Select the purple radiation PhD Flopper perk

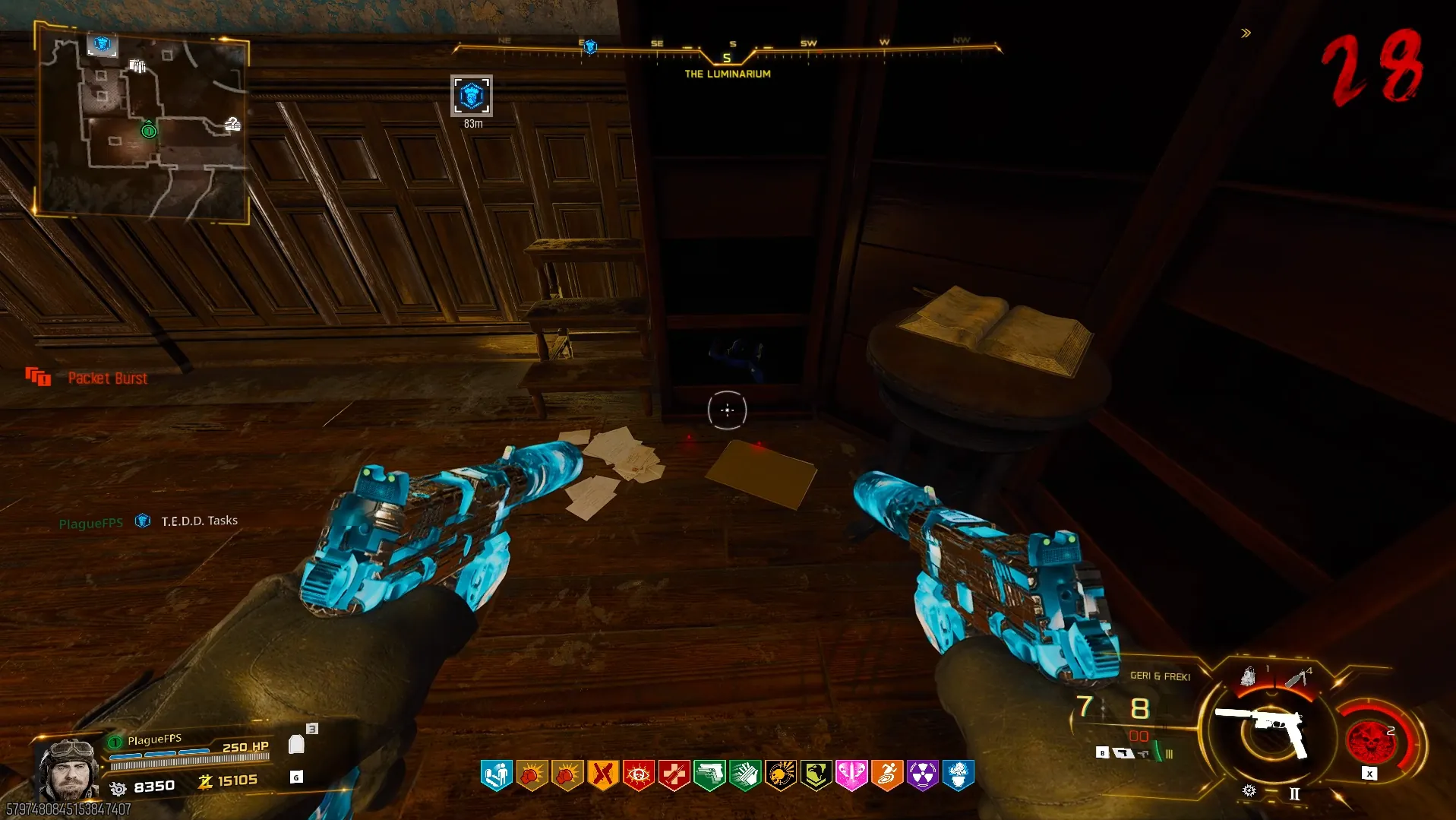pos(922,775)
